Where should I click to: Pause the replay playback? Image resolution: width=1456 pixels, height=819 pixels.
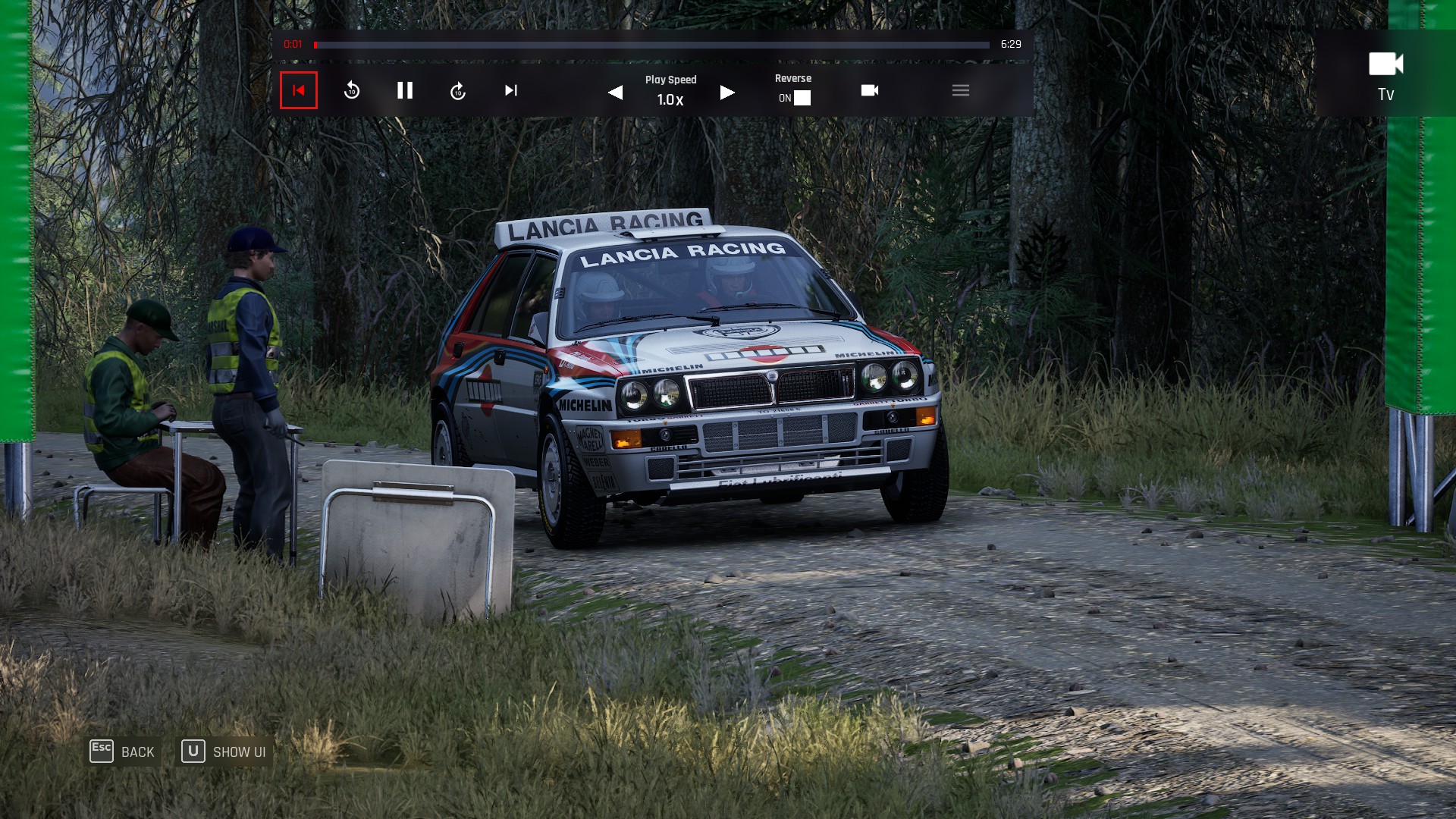(x=405, y=91)
